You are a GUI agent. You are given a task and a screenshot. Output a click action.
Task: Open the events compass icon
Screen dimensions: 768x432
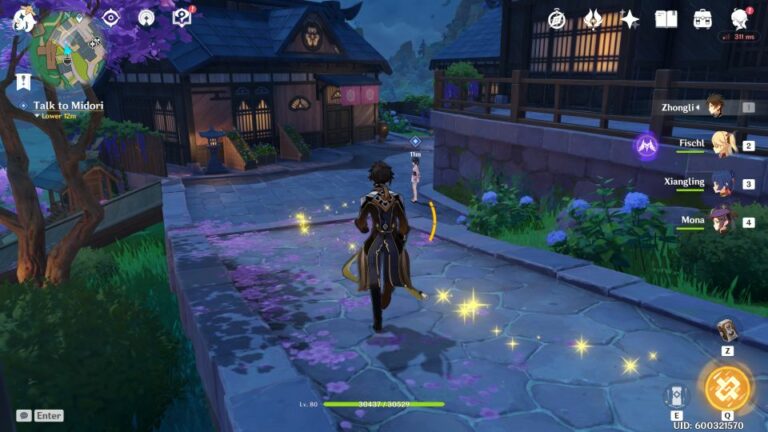coord(557,19)
